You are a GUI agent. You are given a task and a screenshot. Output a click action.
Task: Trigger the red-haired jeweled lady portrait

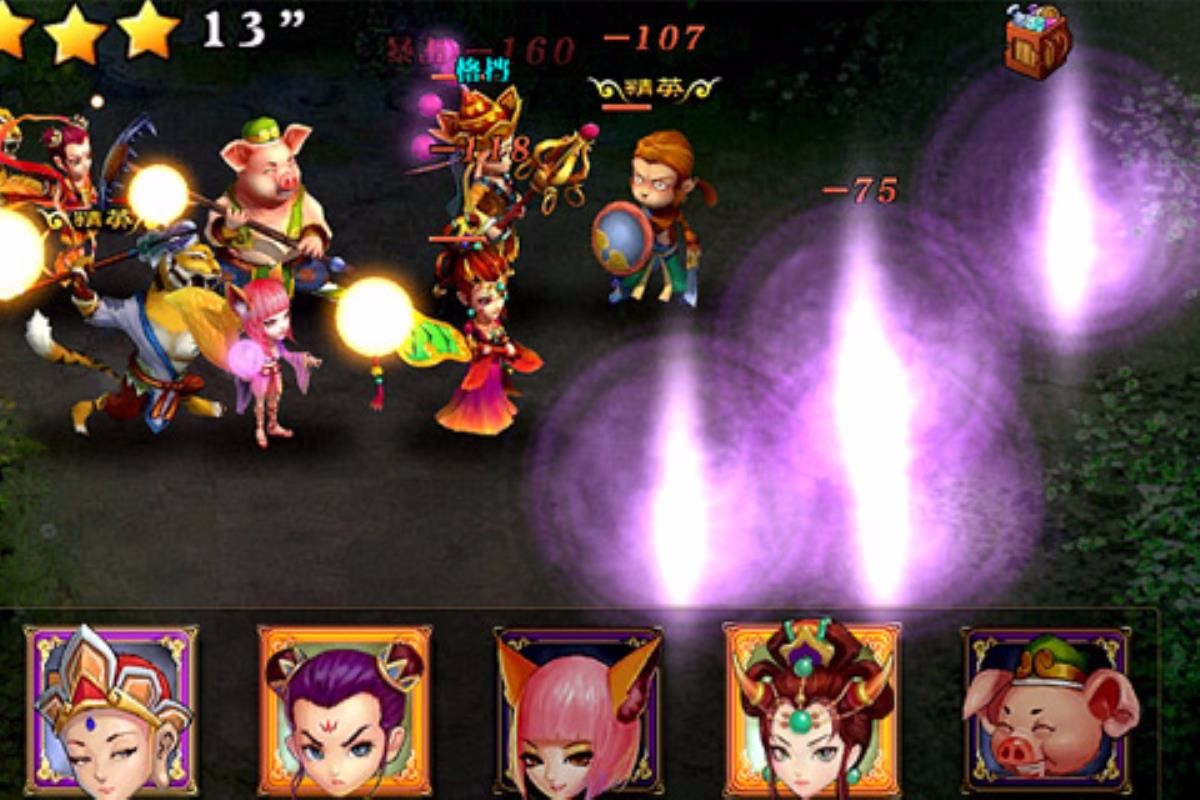tap(810, 708)
